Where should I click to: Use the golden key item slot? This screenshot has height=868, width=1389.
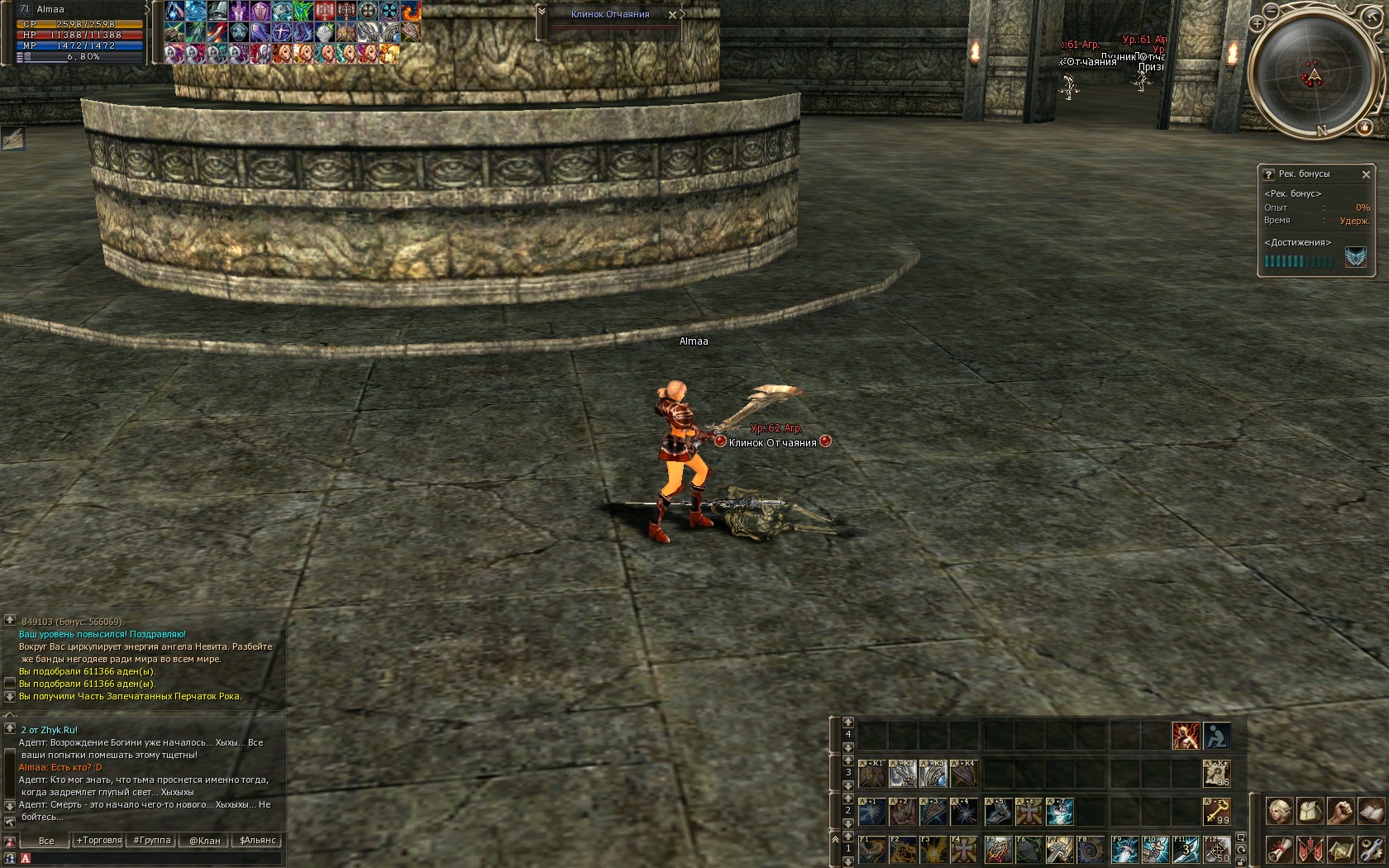[x=1216, y=812]
